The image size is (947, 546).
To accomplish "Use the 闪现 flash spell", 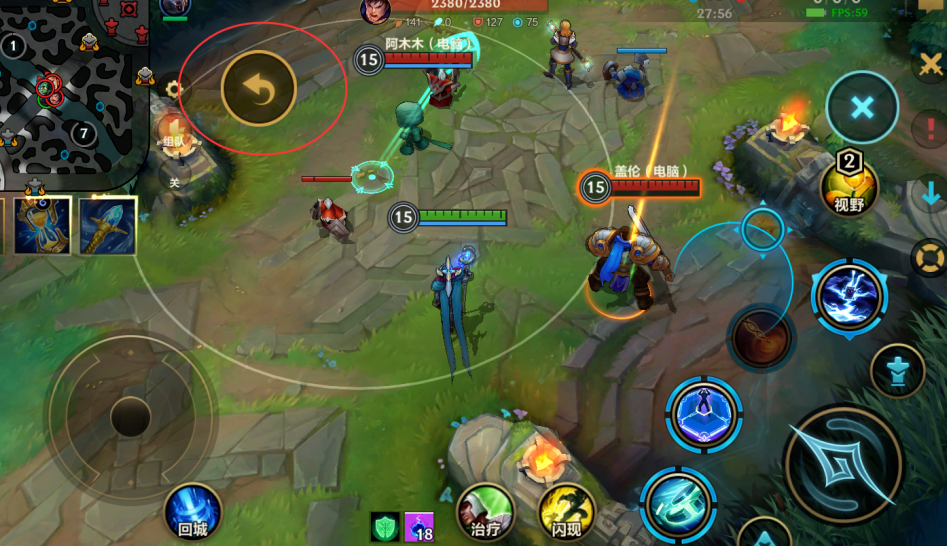I will coord(566,512).
